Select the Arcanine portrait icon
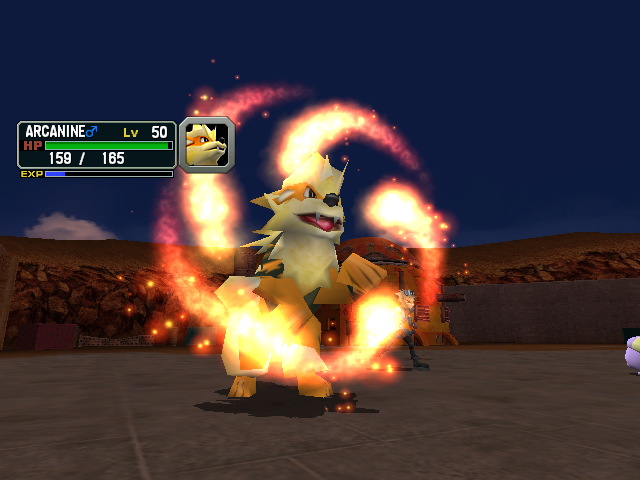 (x=207, y=145)
